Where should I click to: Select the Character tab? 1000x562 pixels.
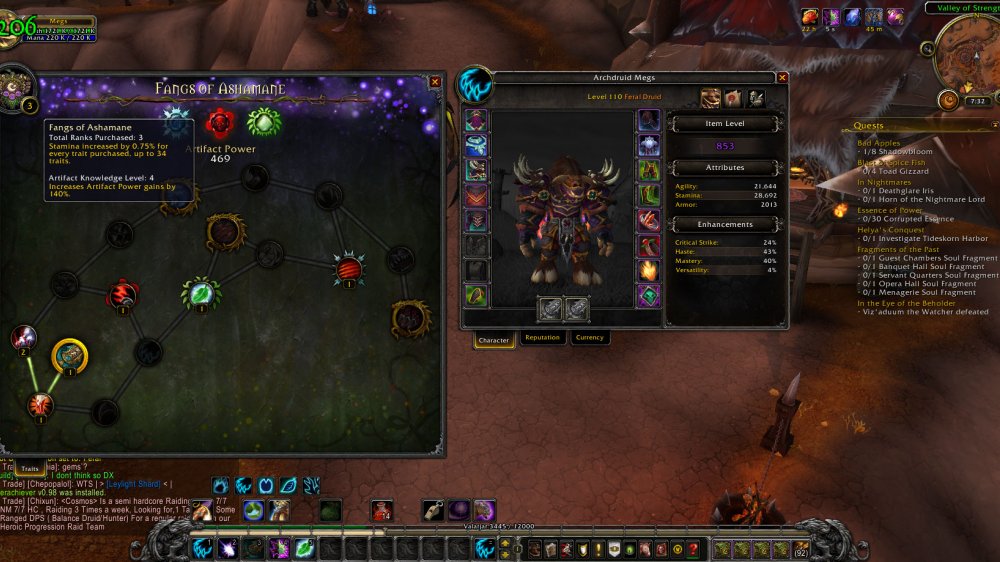[494, 339]
